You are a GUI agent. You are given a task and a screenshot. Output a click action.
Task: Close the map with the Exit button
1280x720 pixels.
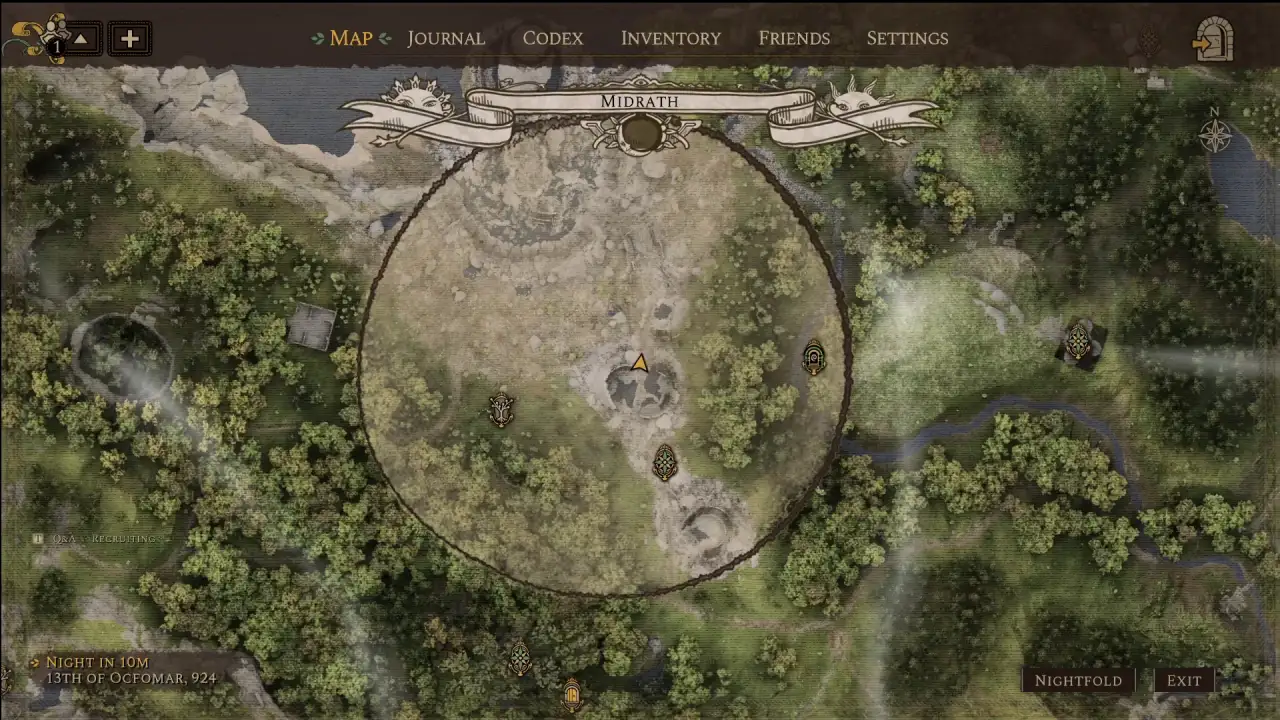coord(1184,681)
